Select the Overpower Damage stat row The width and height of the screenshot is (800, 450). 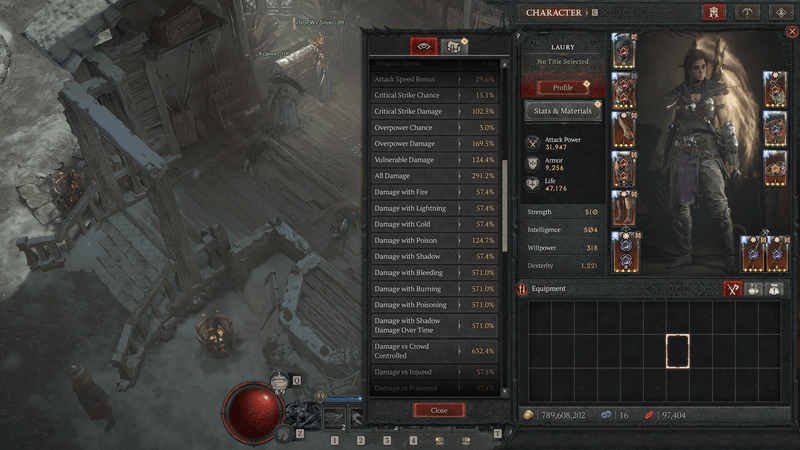point(435,143)
